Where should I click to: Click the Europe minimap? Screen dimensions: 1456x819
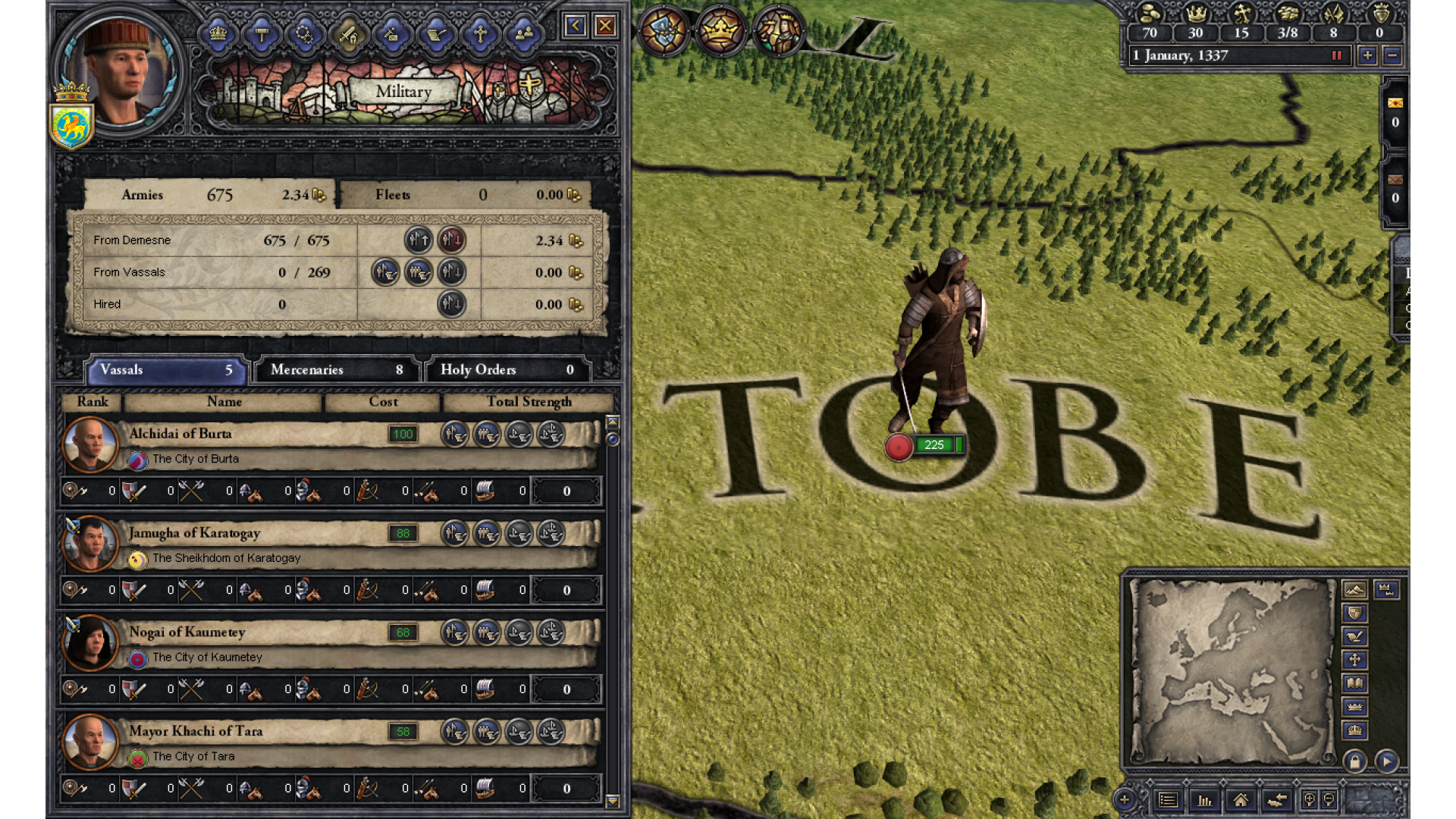coord(1232,671)
